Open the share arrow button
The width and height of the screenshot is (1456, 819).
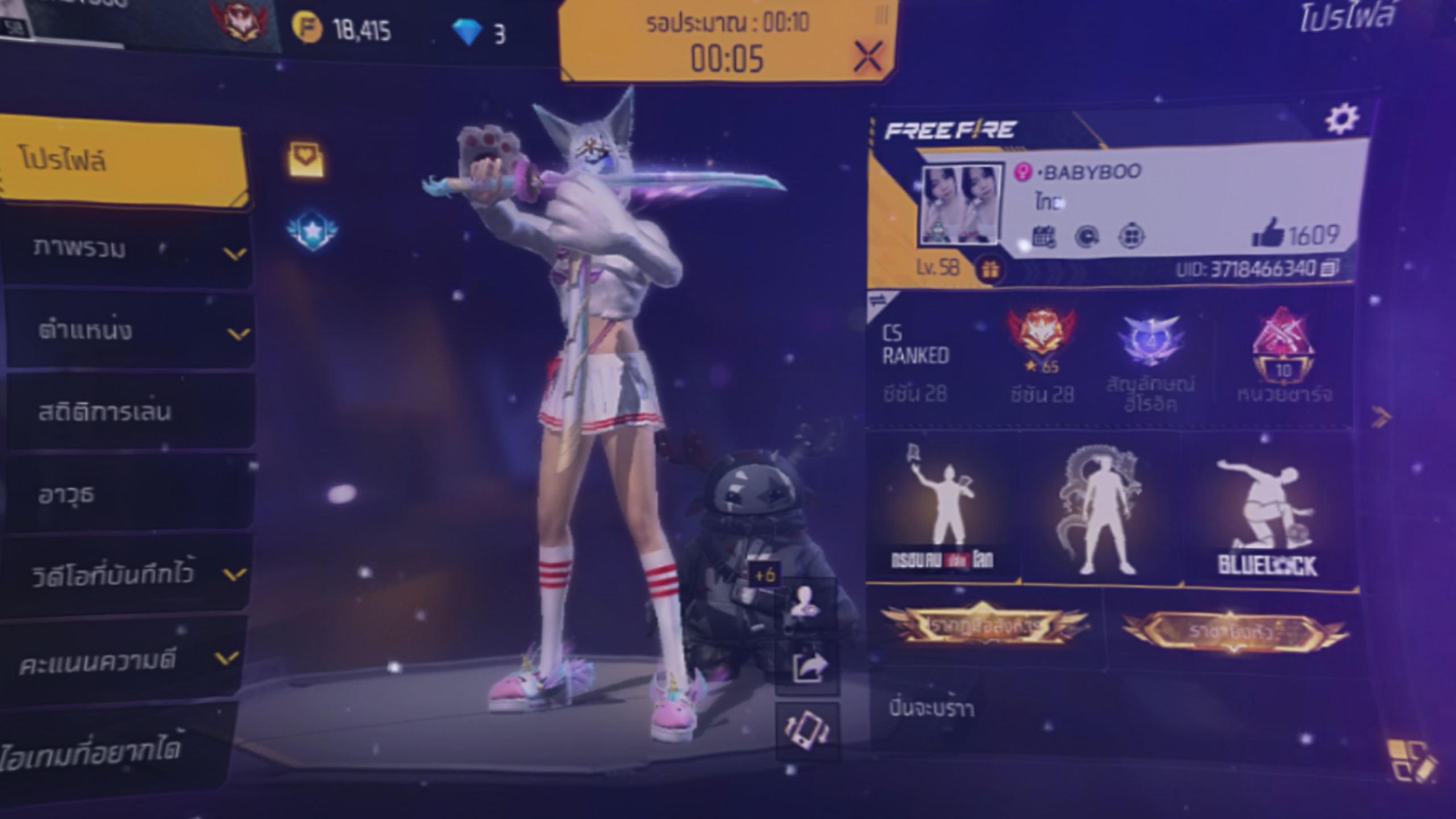pyautogui.click(x=808, y=668)
